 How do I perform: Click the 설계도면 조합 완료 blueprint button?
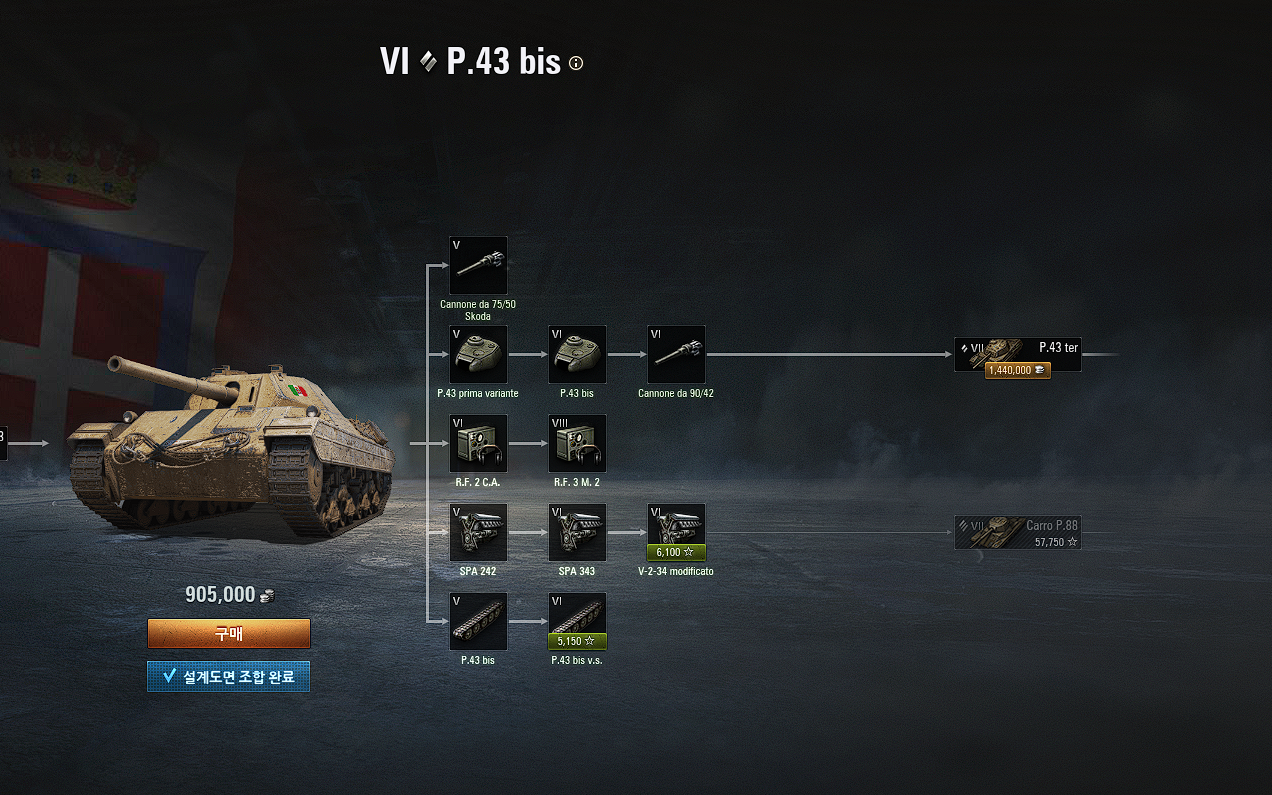[x=228, y=677]
